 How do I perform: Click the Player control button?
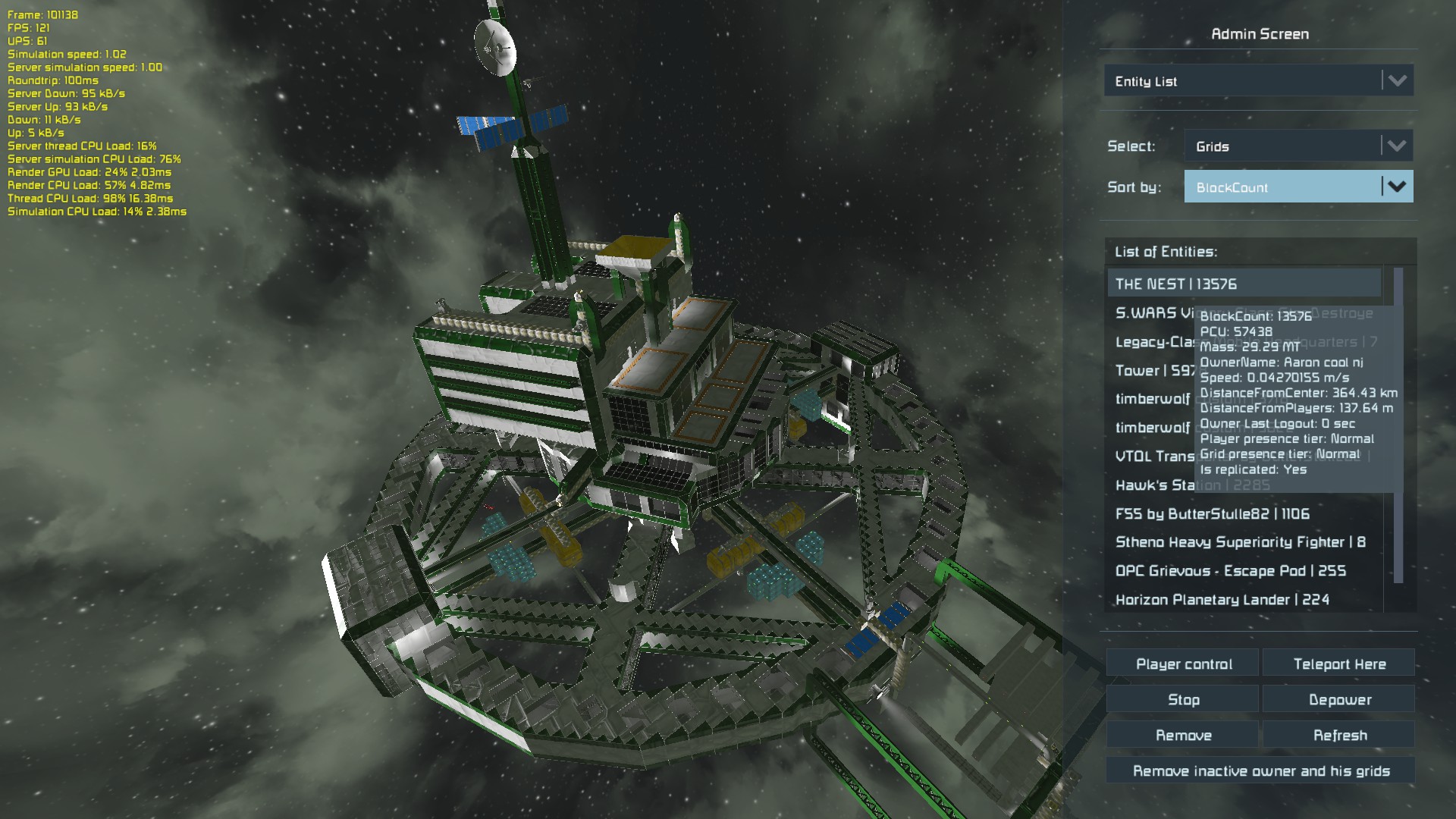click(1183, 664)
